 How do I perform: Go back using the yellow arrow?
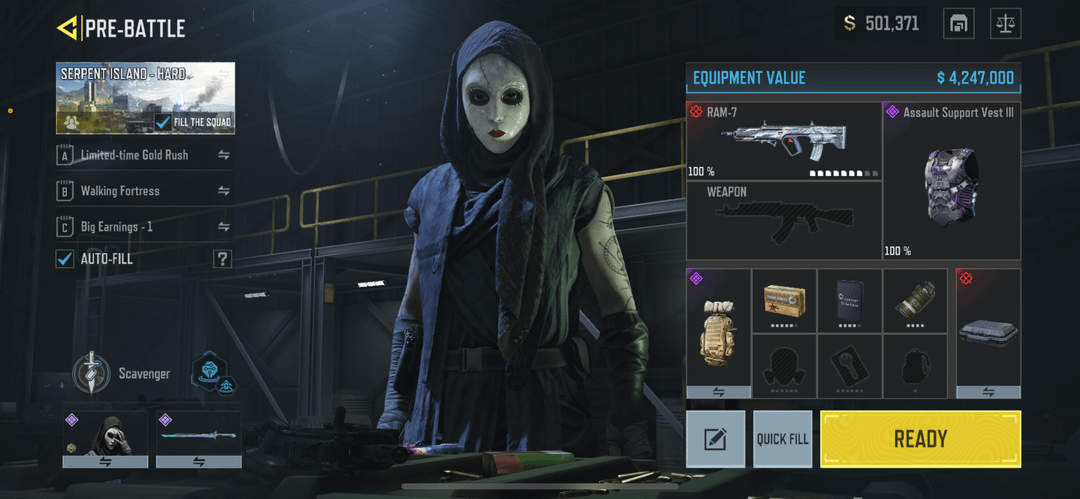[68, 28]
